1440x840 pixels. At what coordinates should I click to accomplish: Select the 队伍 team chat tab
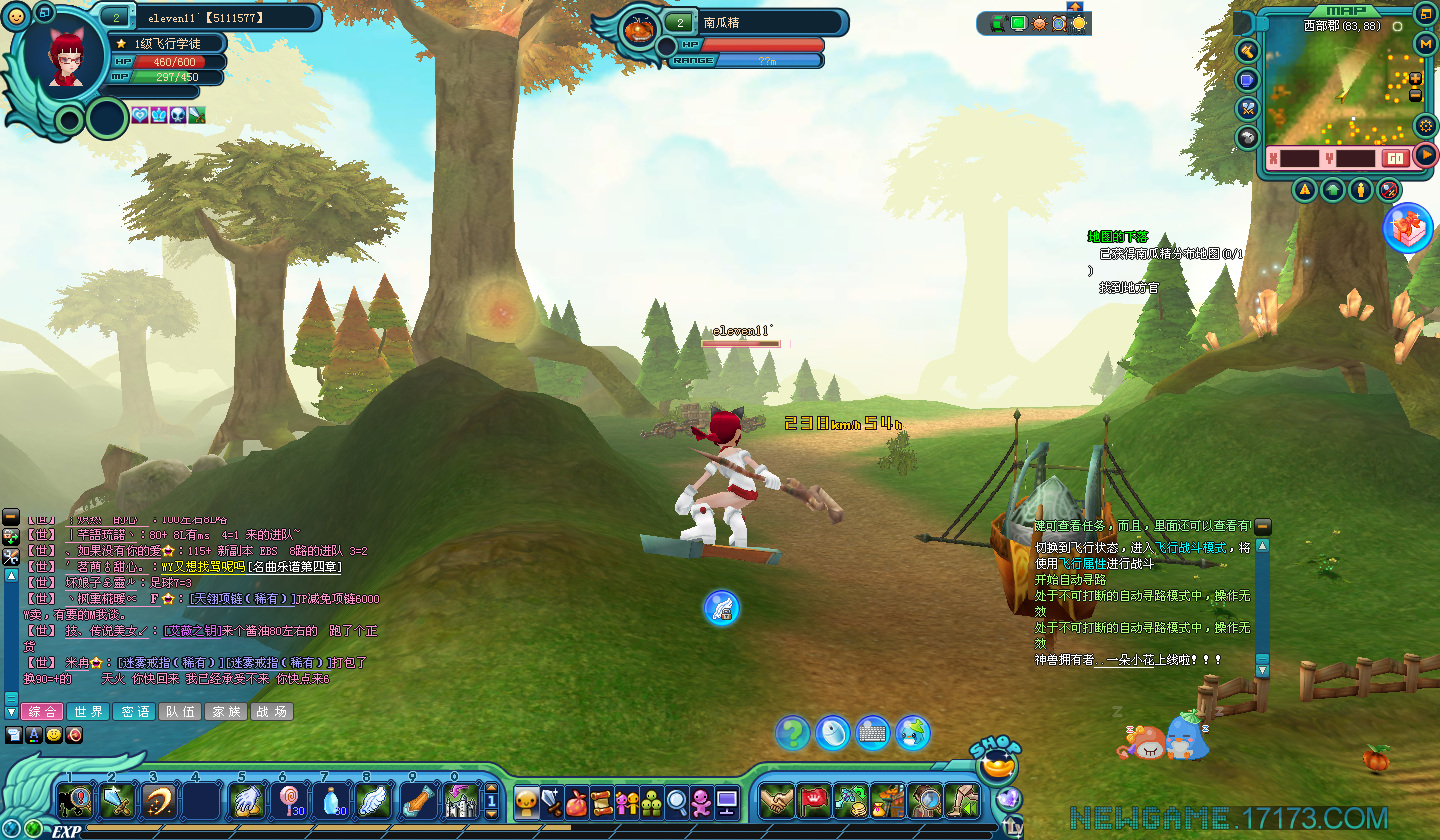(179, 712)
